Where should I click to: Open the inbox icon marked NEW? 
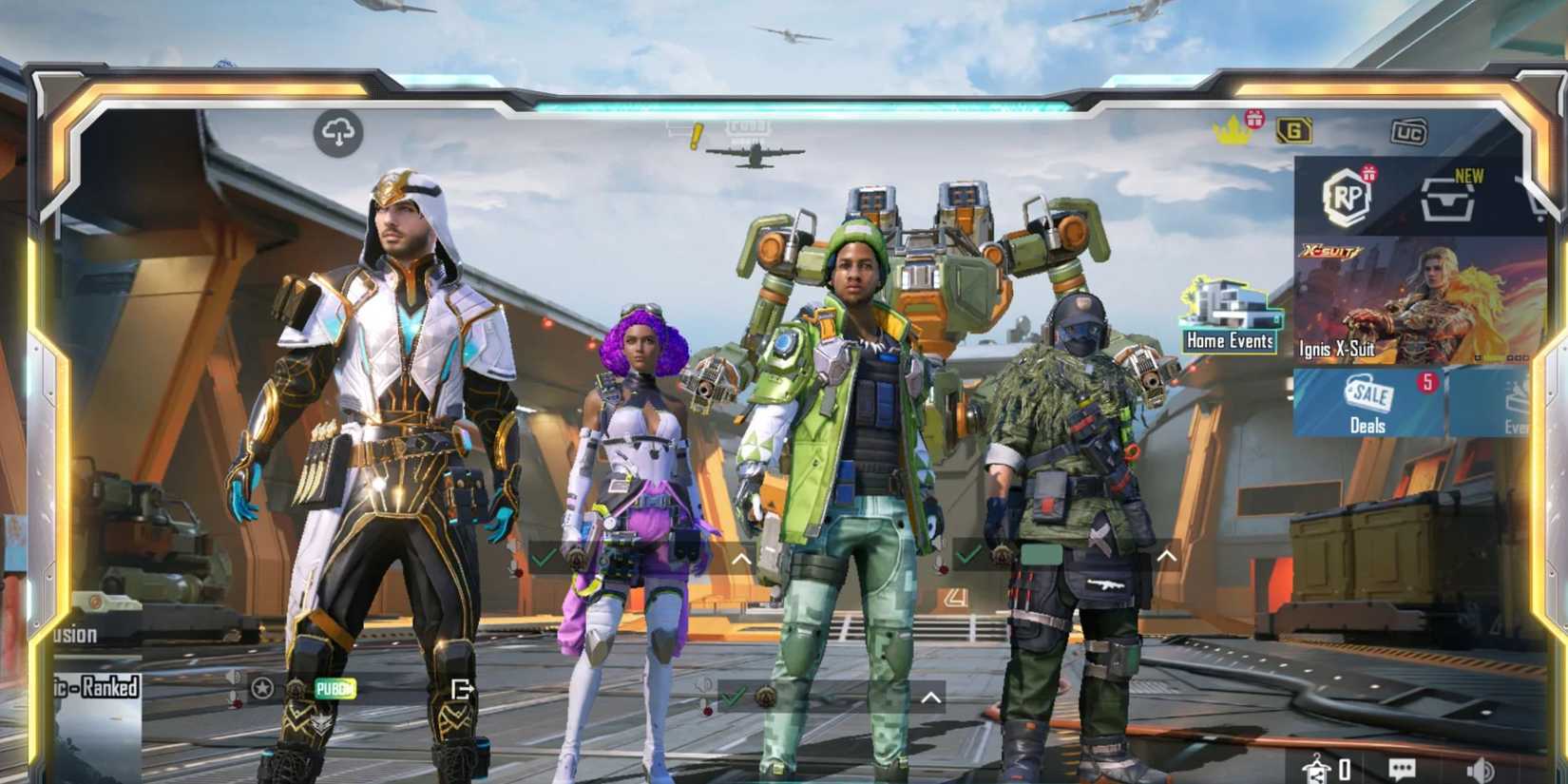(x=1446, y=201)
